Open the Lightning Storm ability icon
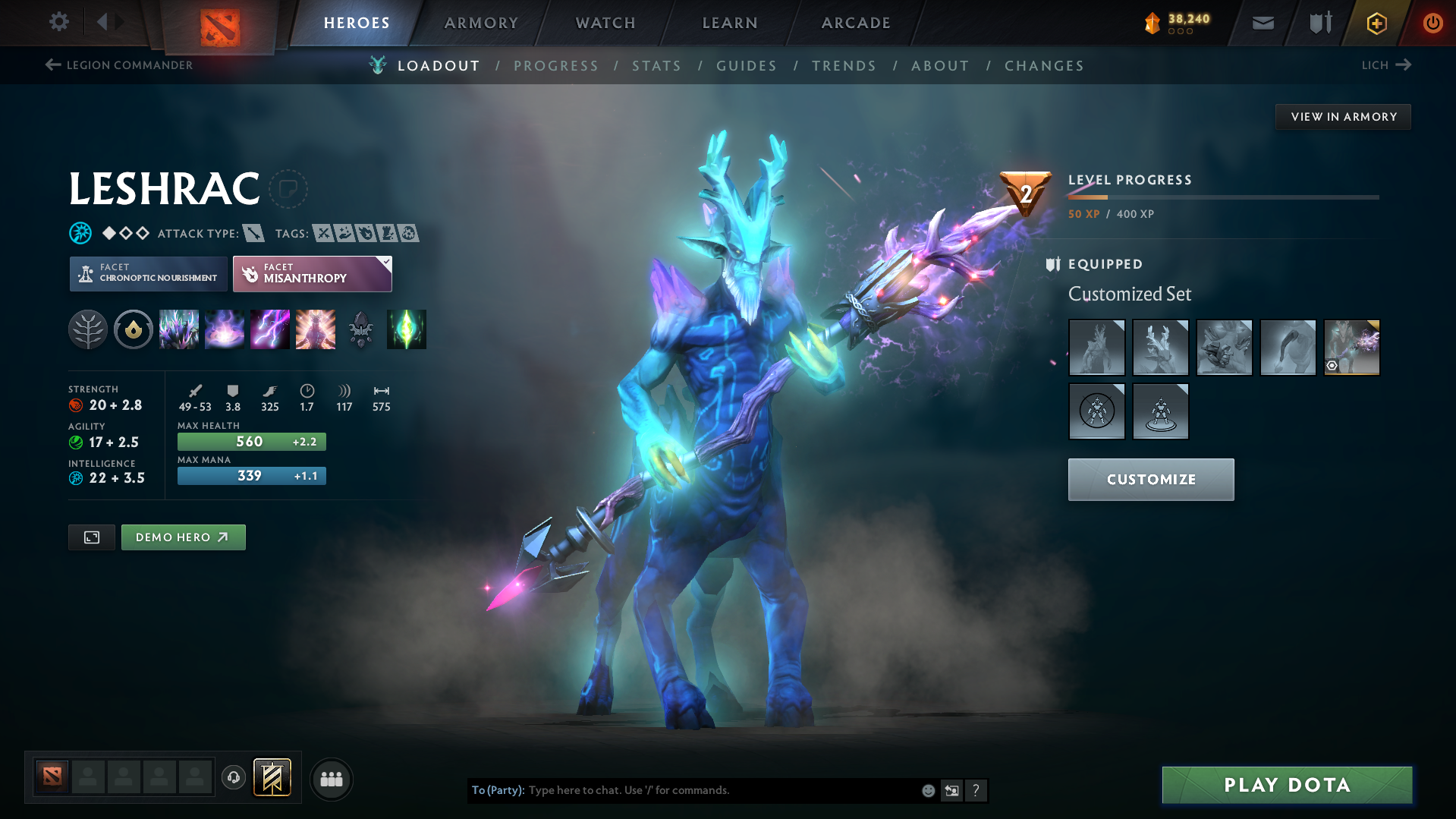 269,329
